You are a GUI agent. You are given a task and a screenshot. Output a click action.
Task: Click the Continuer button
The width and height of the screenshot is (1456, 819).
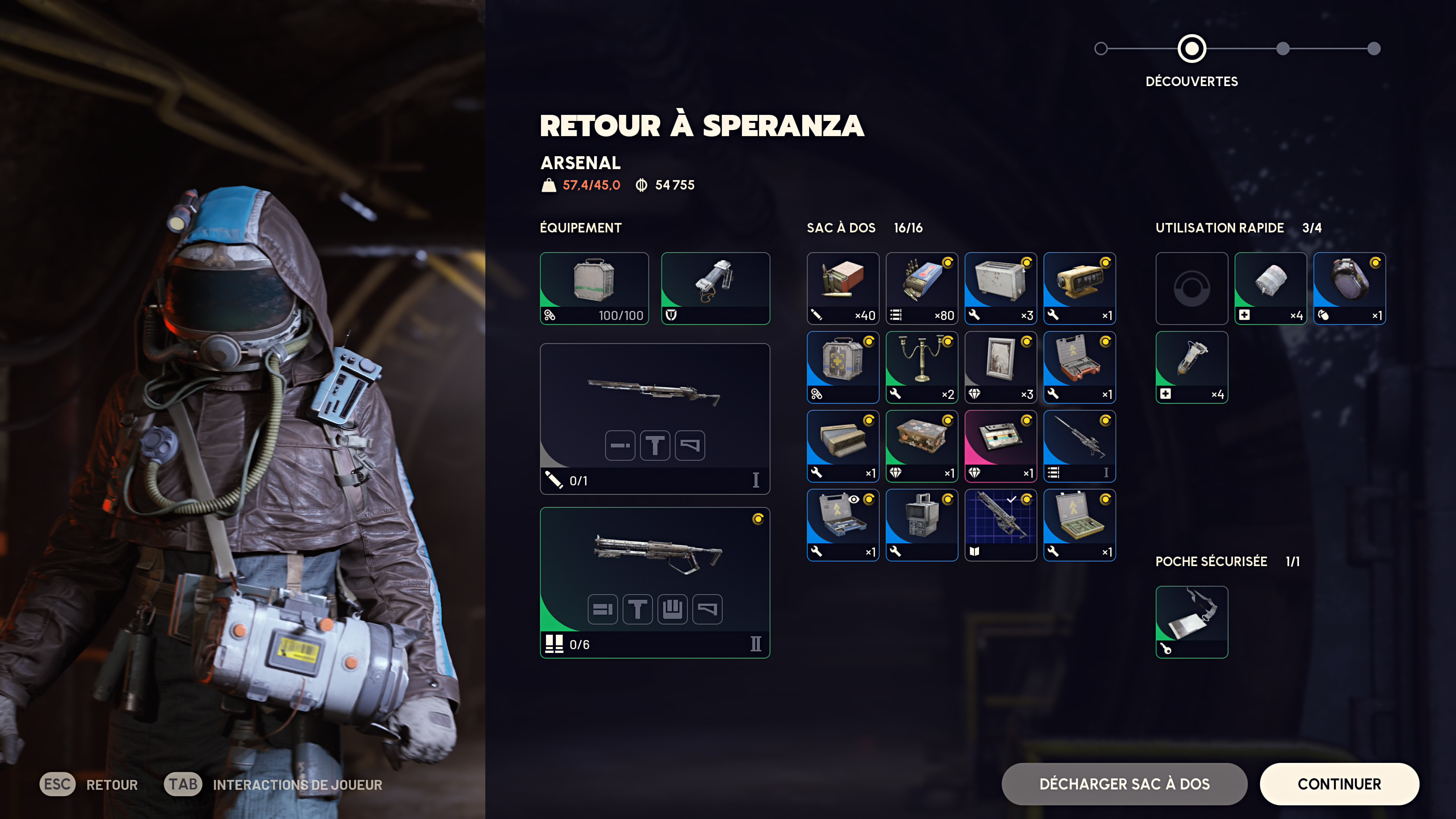click(x=1338, y=783)
